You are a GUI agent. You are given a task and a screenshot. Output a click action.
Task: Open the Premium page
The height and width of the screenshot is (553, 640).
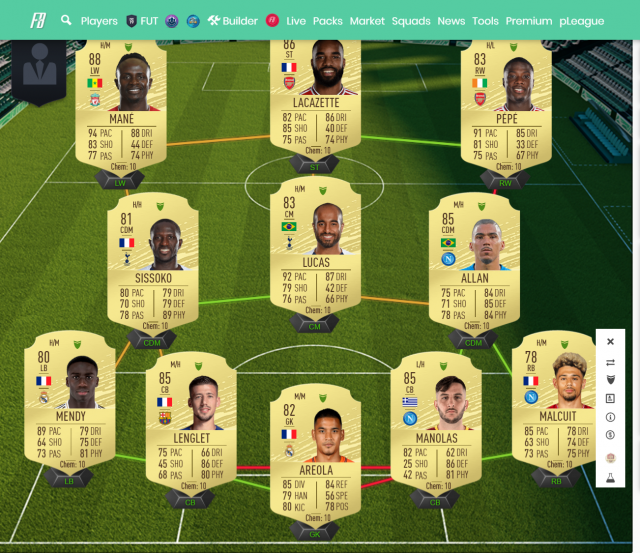coord(529,20)
